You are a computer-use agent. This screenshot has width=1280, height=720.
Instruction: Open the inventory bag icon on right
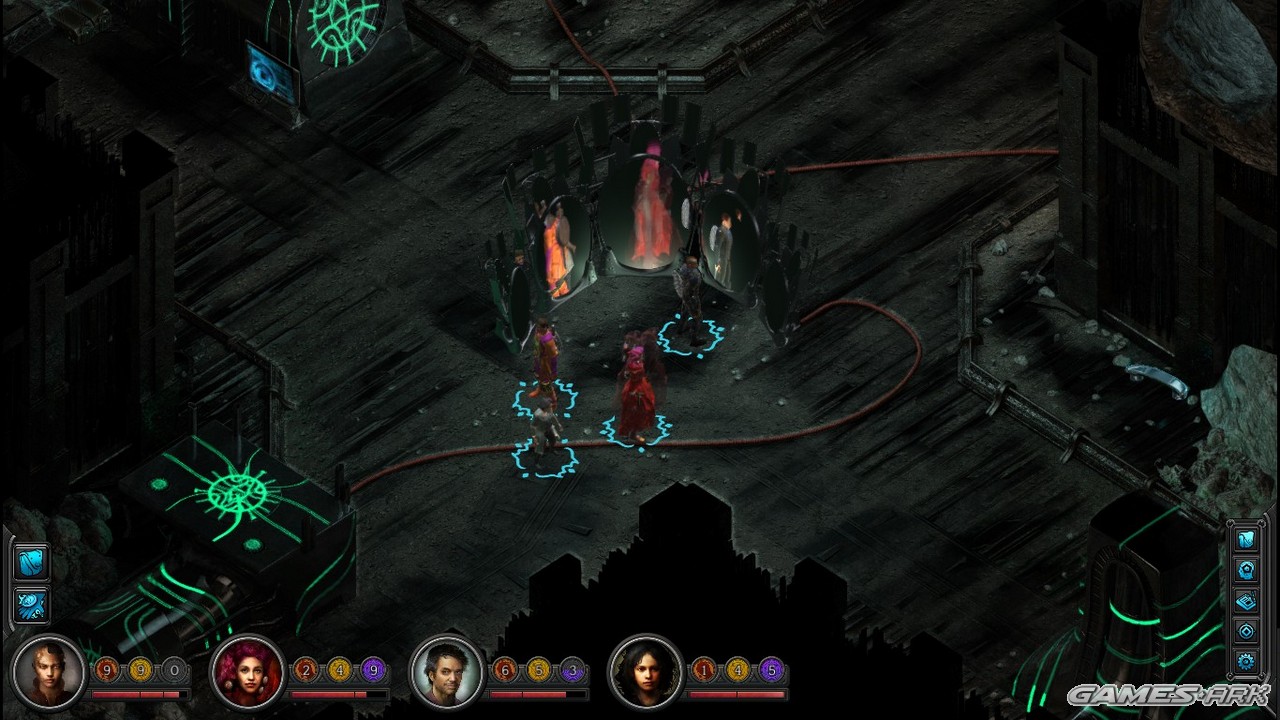[1246, 540]
